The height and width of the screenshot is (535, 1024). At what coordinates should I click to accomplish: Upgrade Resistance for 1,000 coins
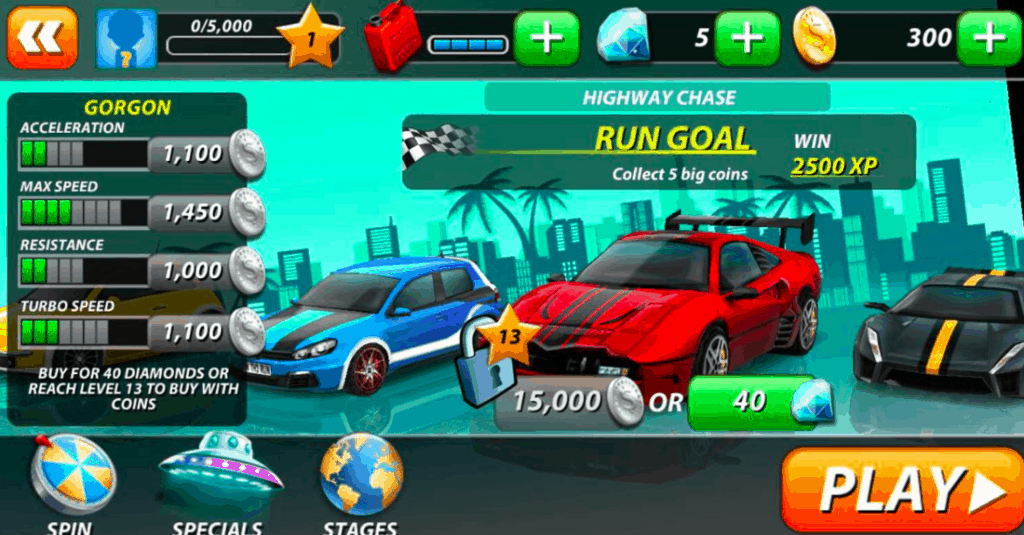tap(207, 270)
